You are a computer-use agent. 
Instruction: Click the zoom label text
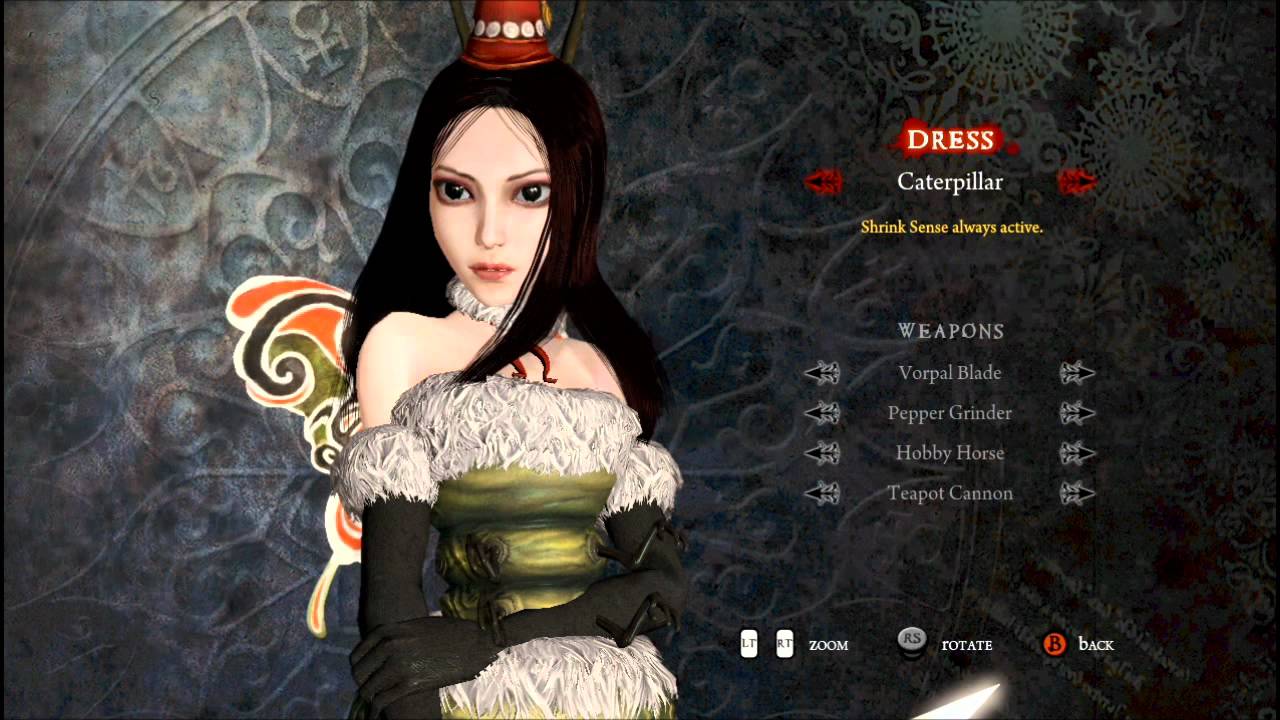tap(828, 645)
